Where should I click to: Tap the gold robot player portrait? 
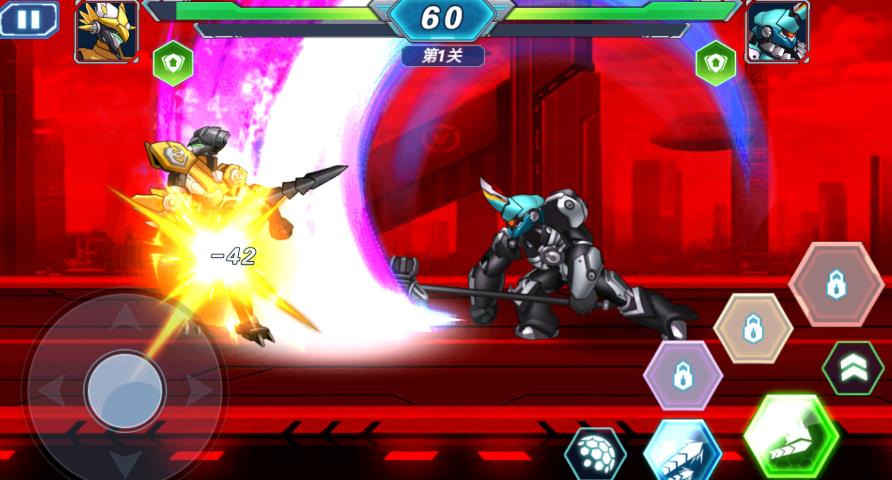[x=106, y=31]
